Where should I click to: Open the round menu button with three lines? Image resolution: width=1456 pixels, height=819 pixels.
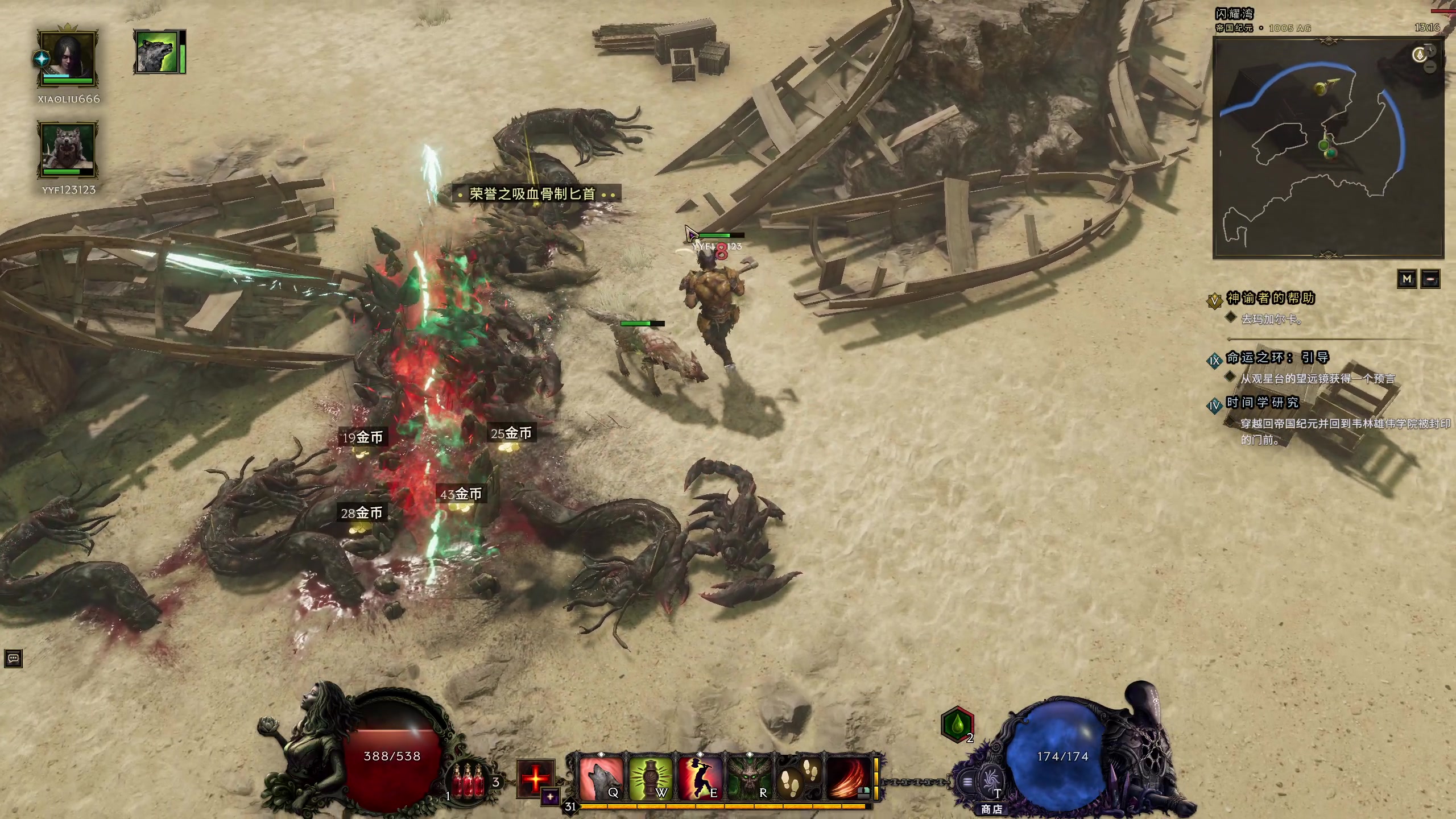[967, 782]
